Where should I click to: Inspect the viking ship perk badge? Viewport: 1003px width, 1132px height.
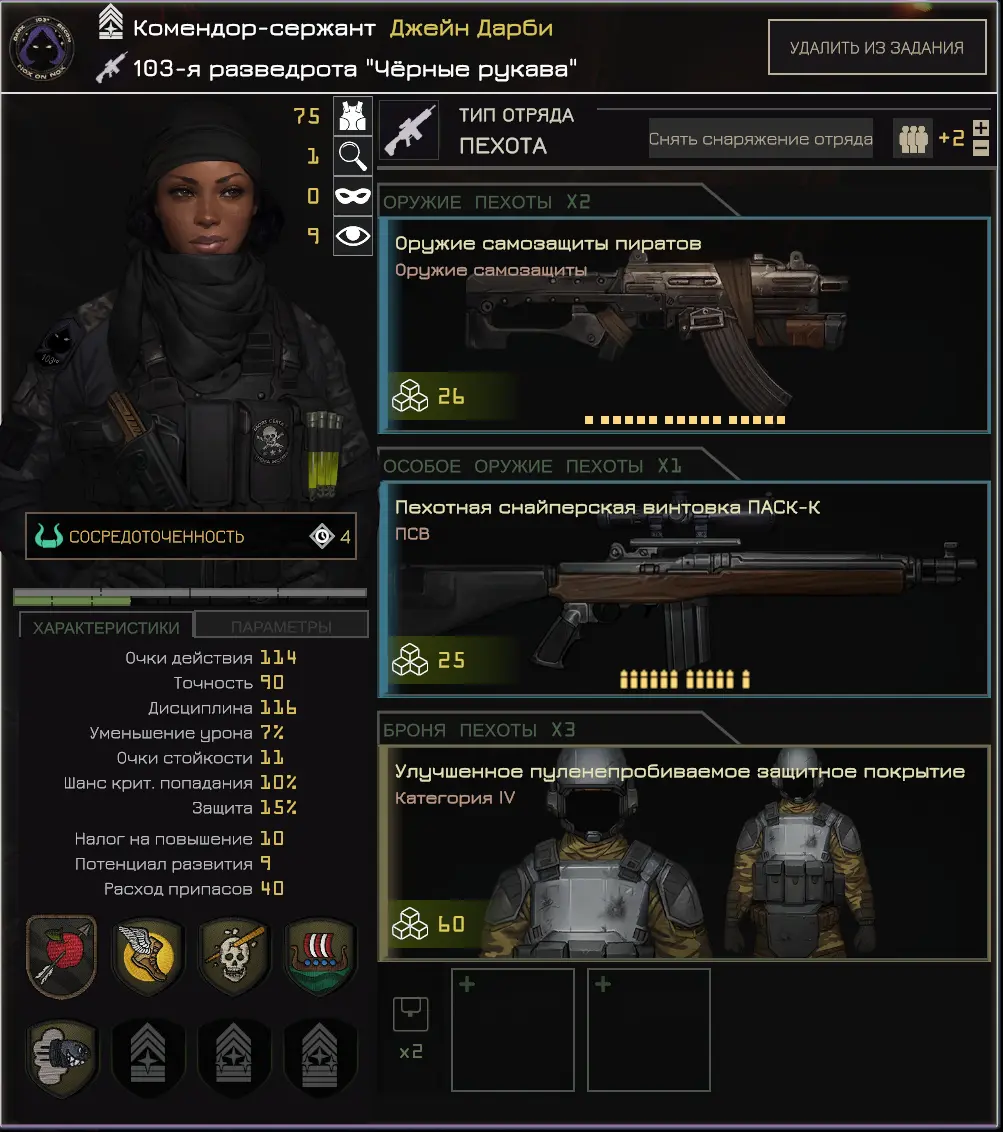coord(320,957)
